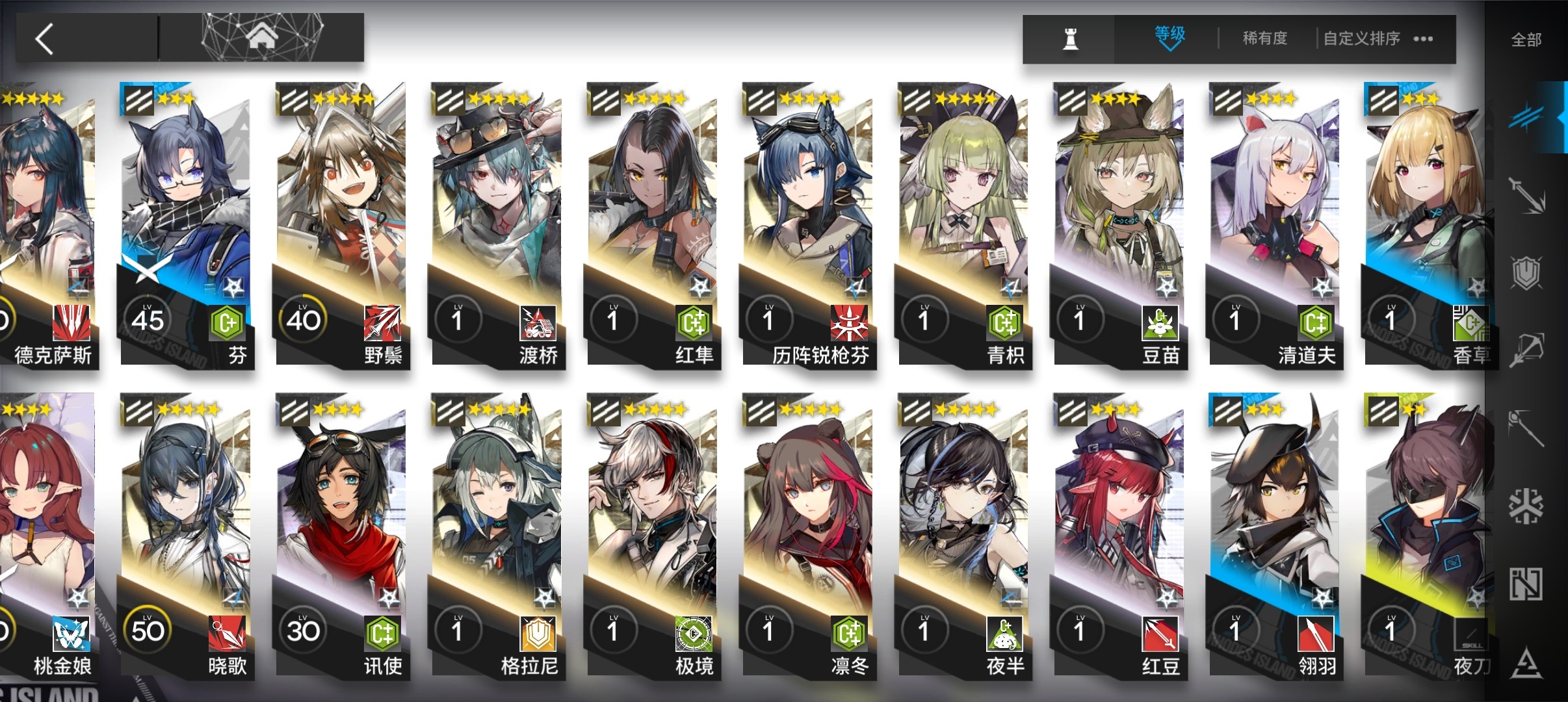Sort operators by 等级 level
Image resolution: width=1568 pixels, height=702 pixels.
(x=1169, y=38)
